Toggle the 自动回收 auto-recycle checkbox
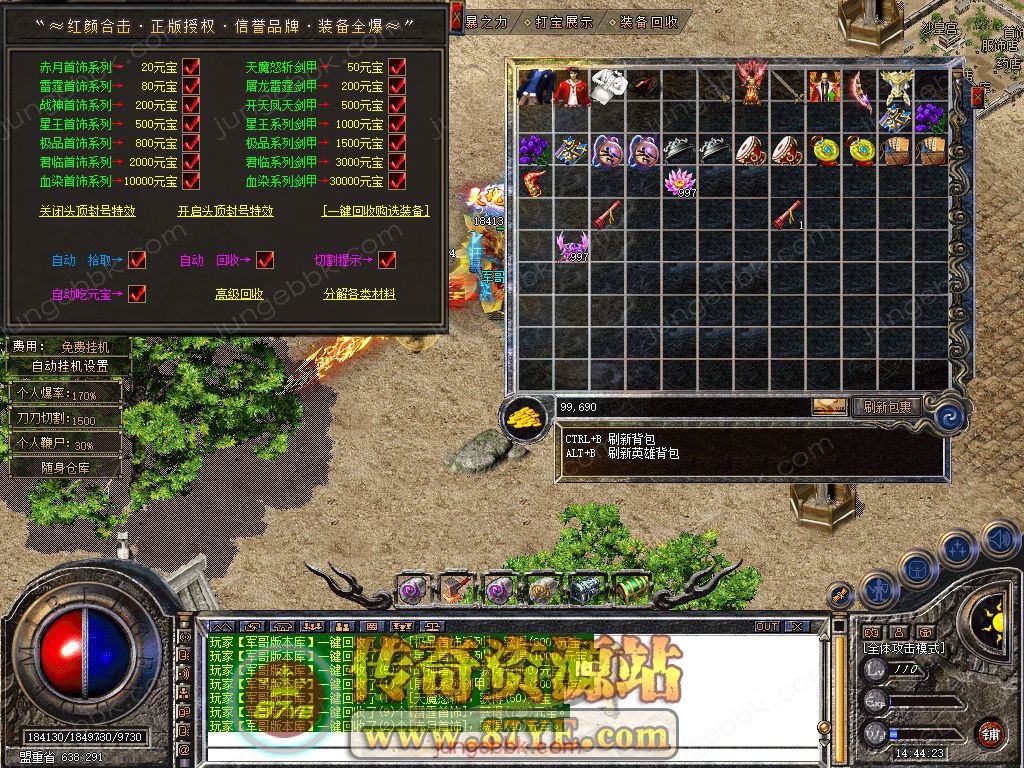 [x=265, y=260]
